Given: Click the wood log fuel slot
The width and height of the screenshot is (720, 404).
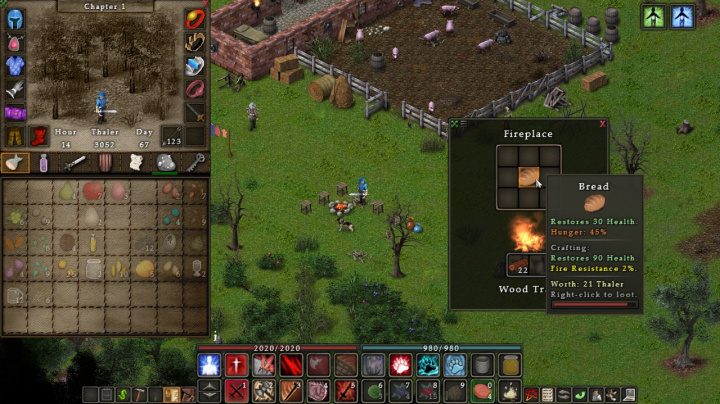Looking at the screenshot, I should [518, 265].
